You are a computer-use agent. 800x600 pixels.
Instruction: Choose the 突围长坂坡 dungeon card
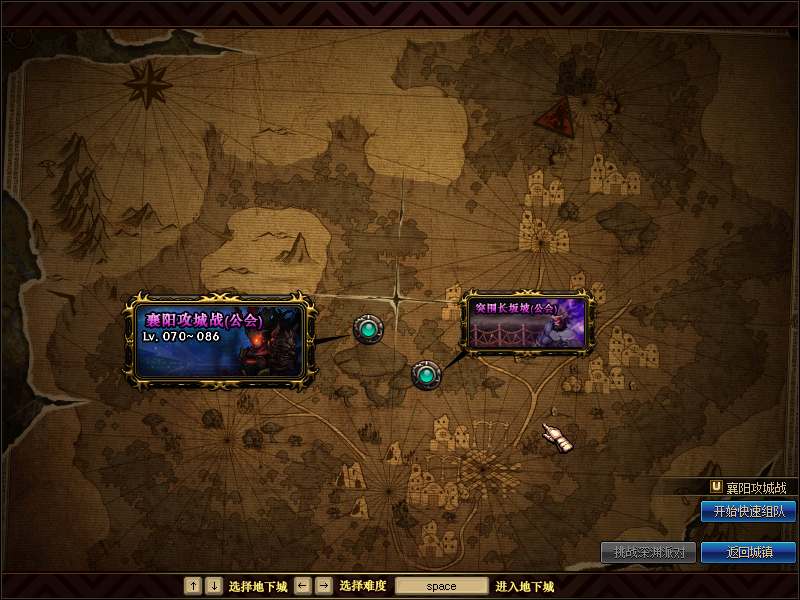[529, 321]
